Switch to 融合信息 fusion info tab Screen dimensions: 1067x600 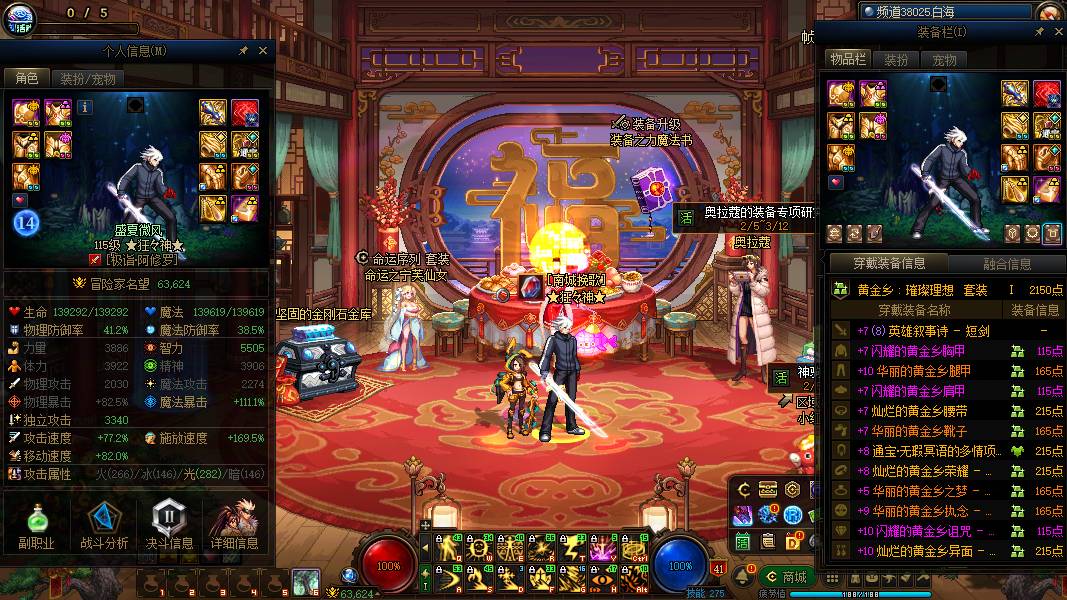(1006, 264)
